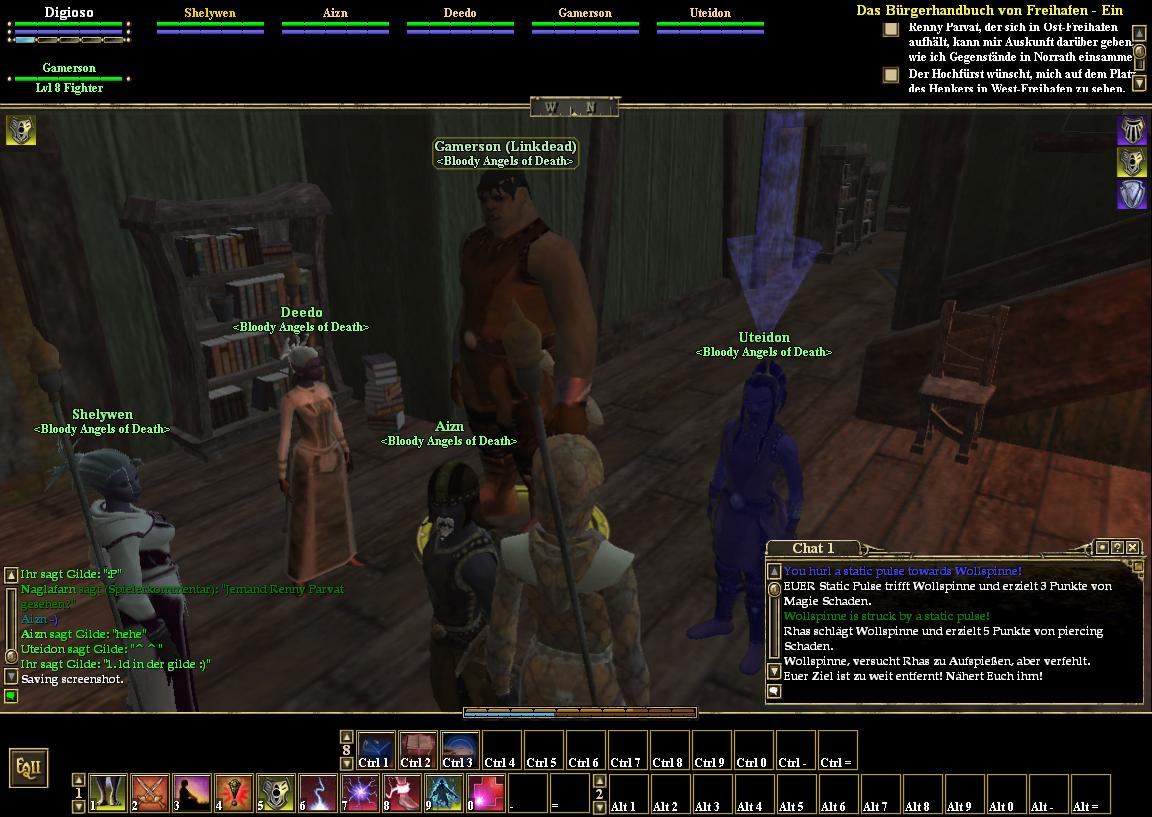Select group member Shelywen
This screenshot has height=817, width=1152.
[210, 14]
